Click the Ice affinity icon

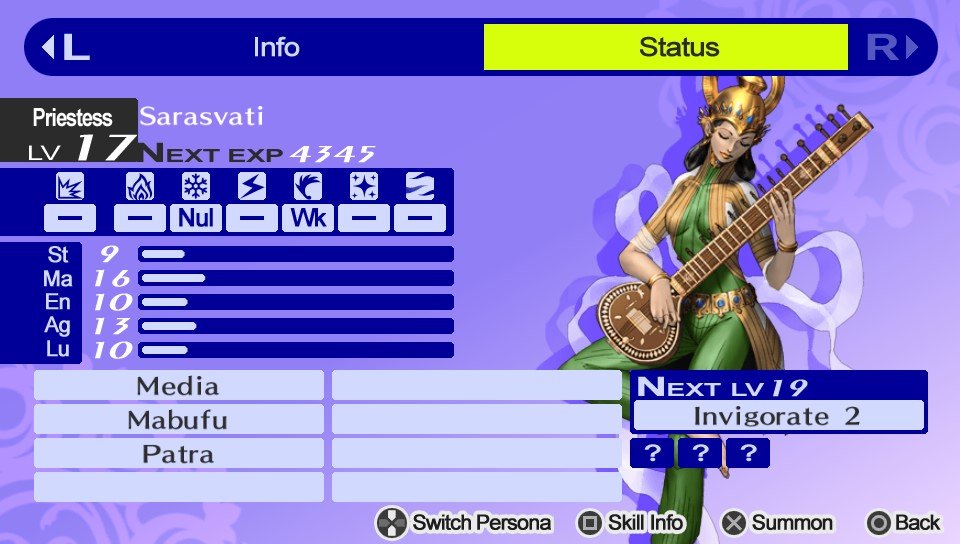[x=196, y=186]
